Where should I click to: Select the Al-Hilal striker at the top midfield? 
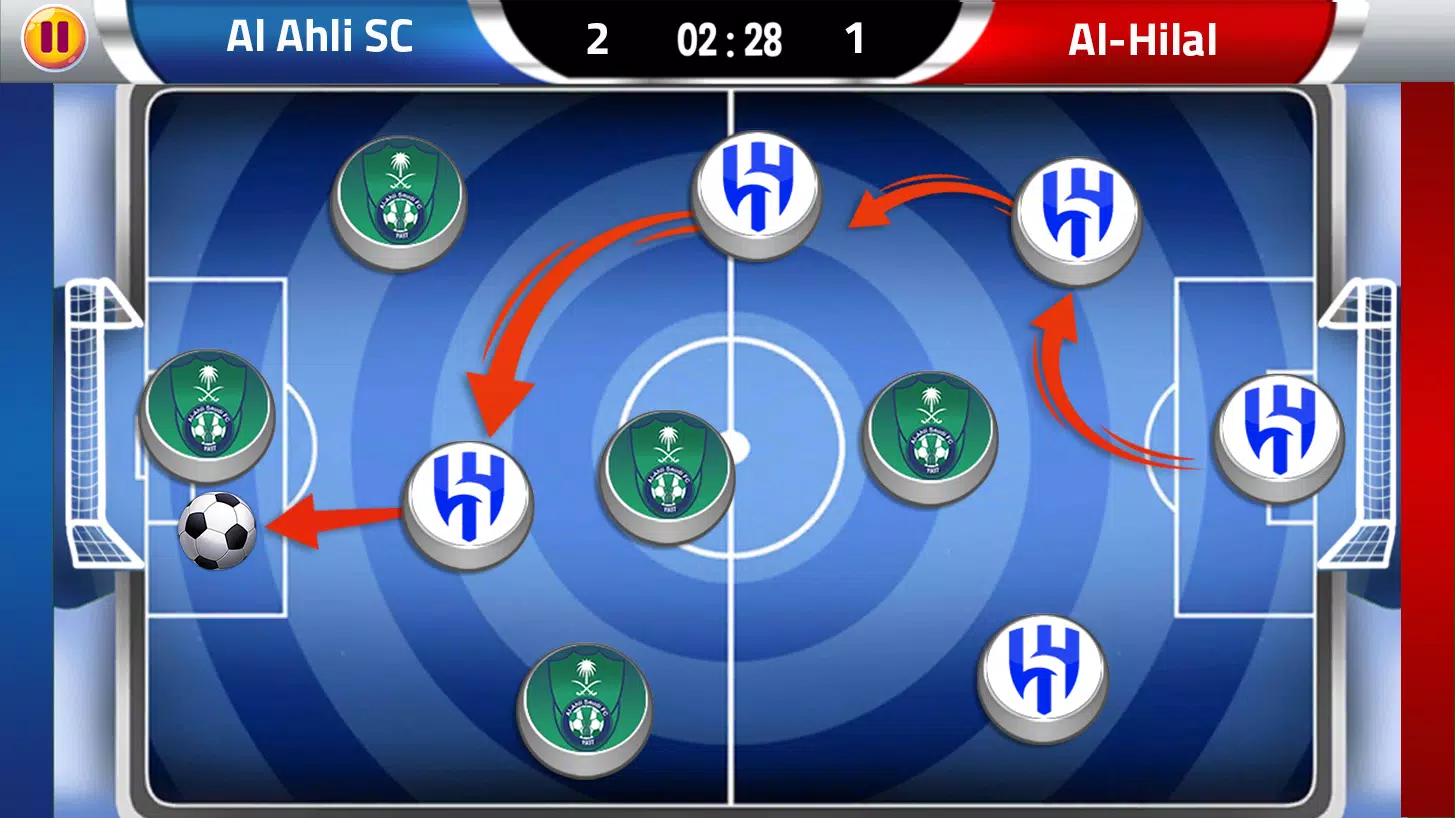tap(757, 195)
